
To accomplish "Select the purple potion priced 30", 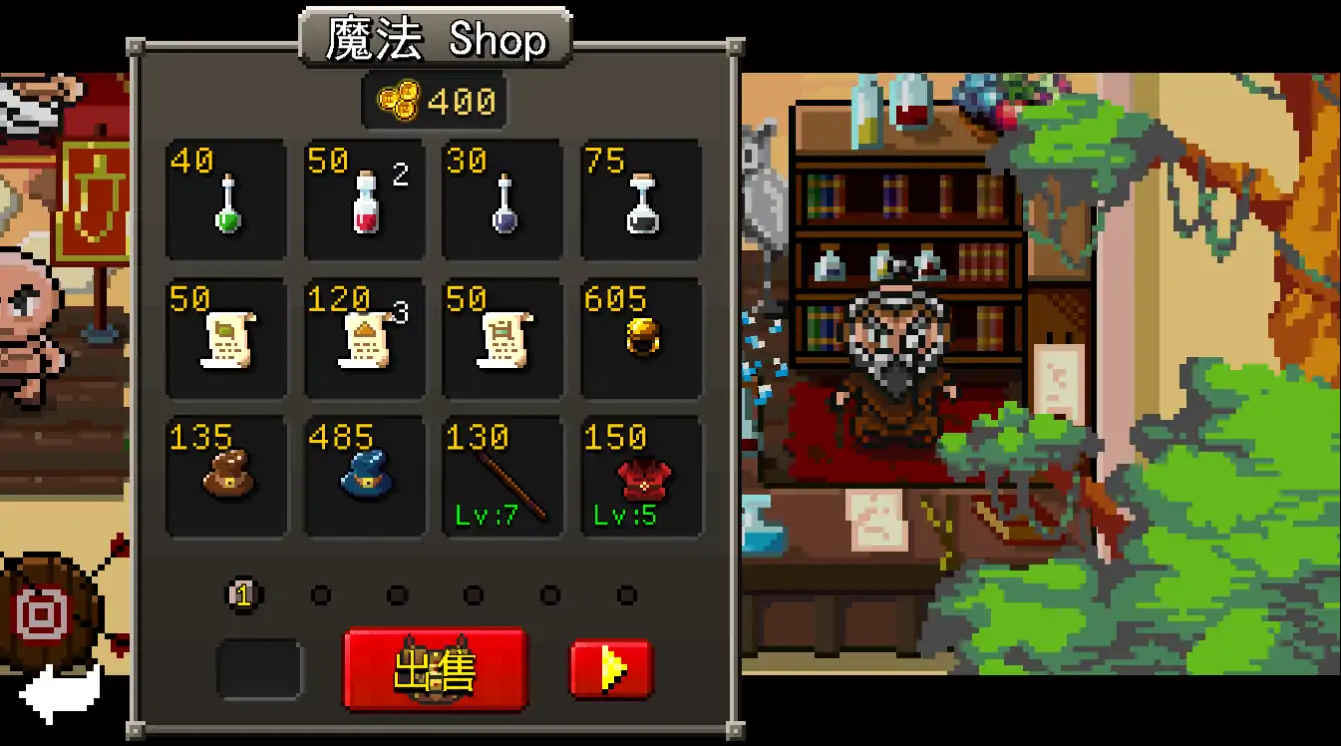I will pos(502,200).
